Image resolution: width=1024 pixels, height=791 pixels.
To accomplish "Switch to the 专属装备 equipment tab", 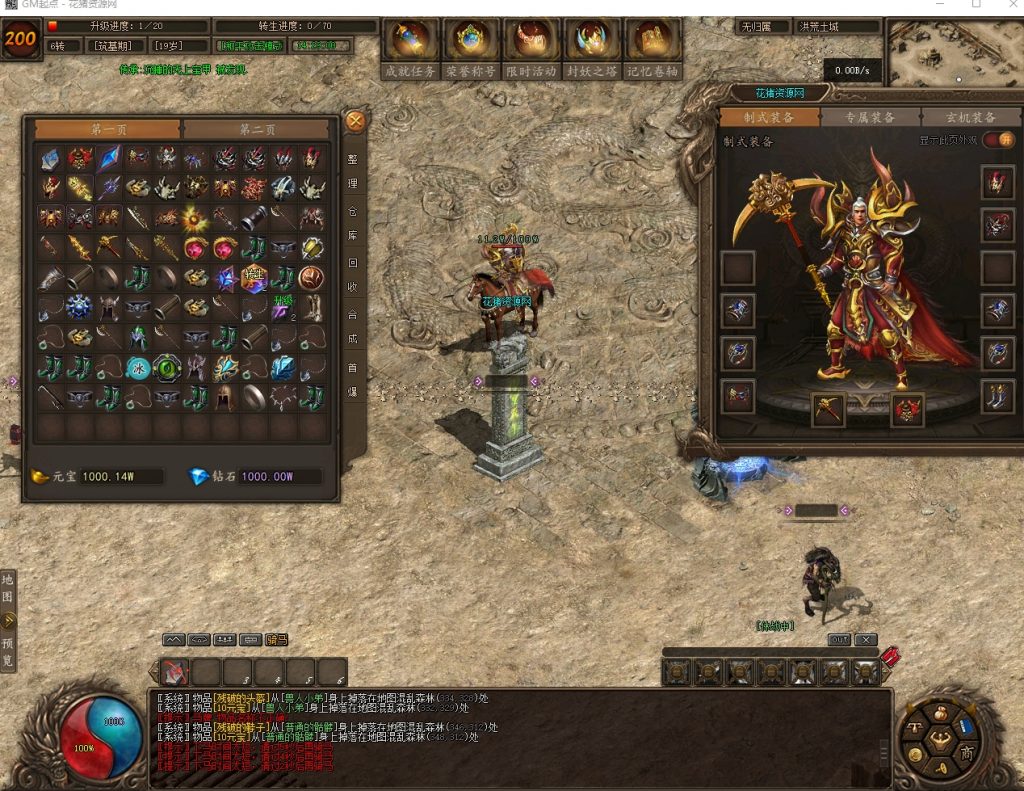I will point(868,117).
